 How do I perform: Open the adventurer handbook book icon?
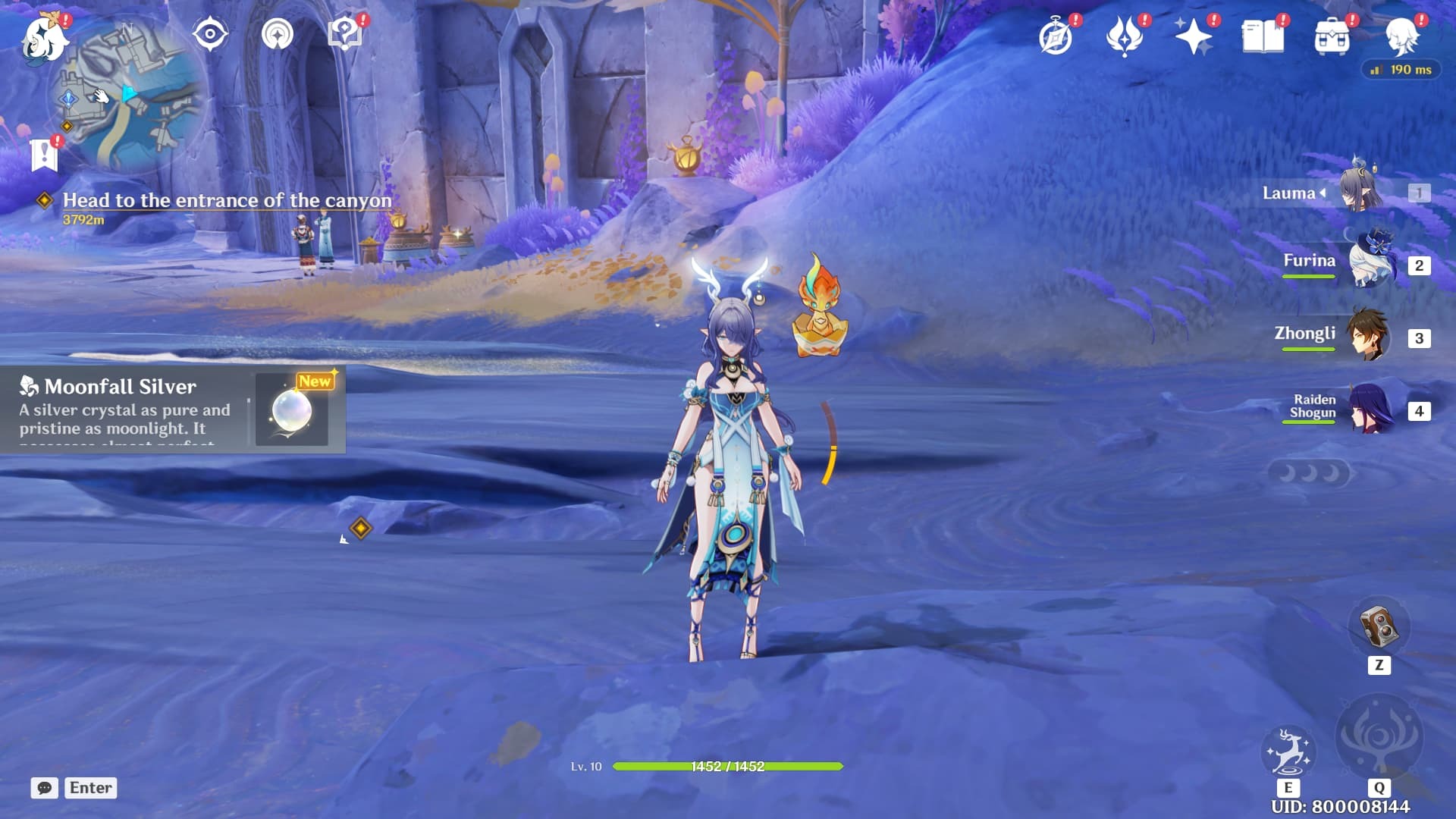[x=1263, y=36]
